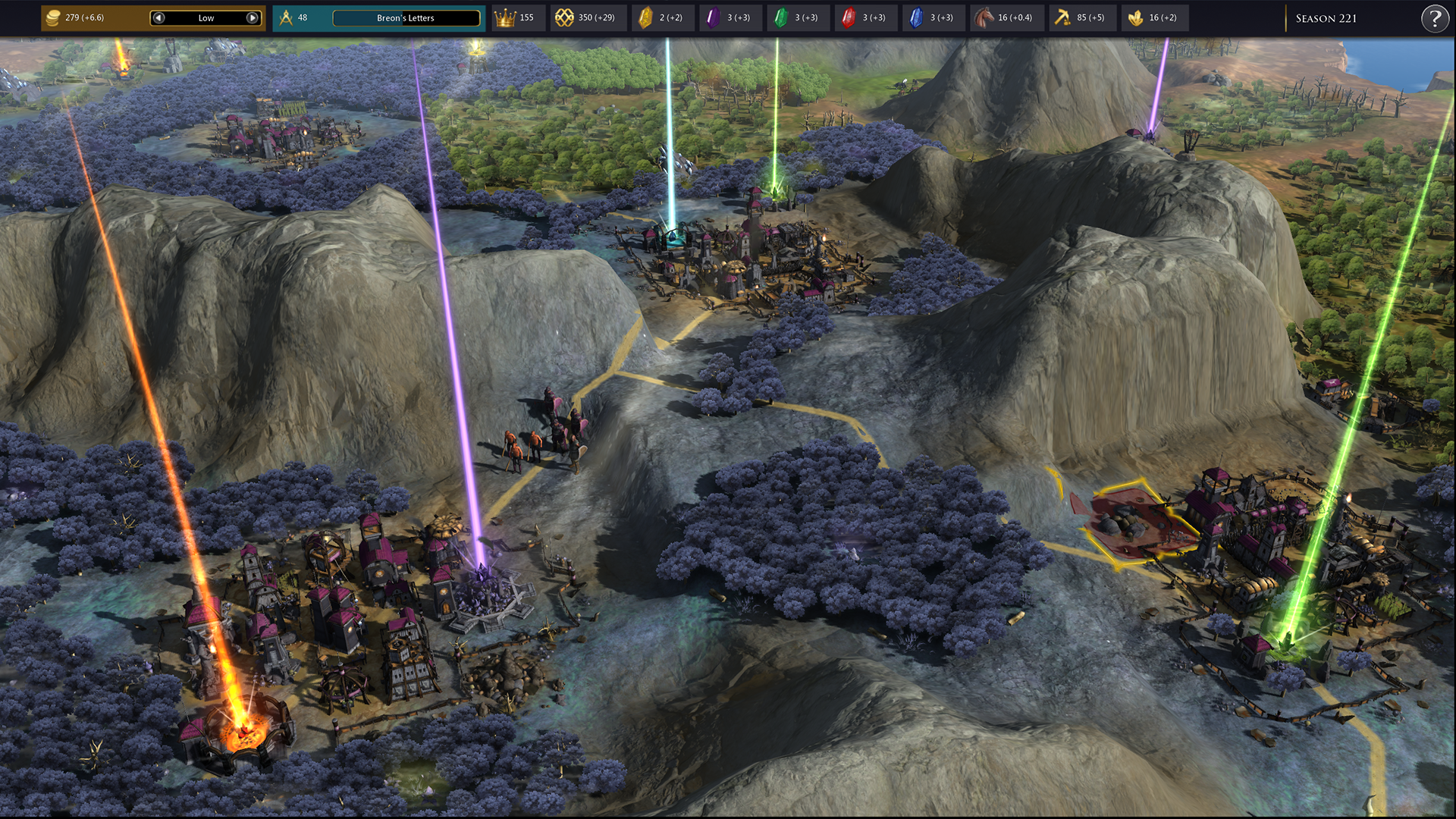This screenshot has width=1456, height=819.
Task: Decrease the tax rate with left arrow
Action: (158, 17)
